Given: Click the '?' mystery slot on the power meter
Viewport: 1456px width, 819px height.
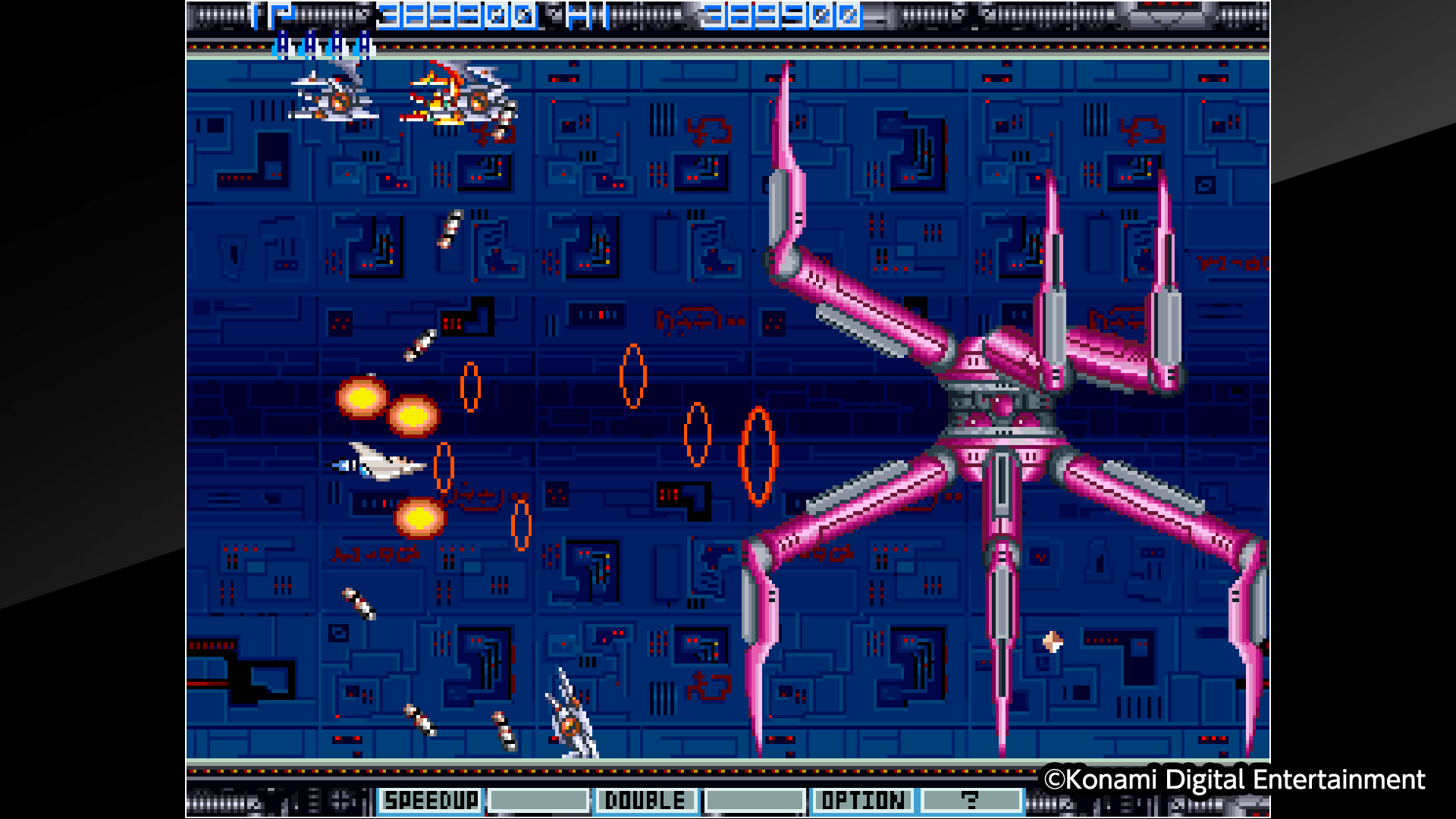Looking at the screenshot, I should (973, 800).
